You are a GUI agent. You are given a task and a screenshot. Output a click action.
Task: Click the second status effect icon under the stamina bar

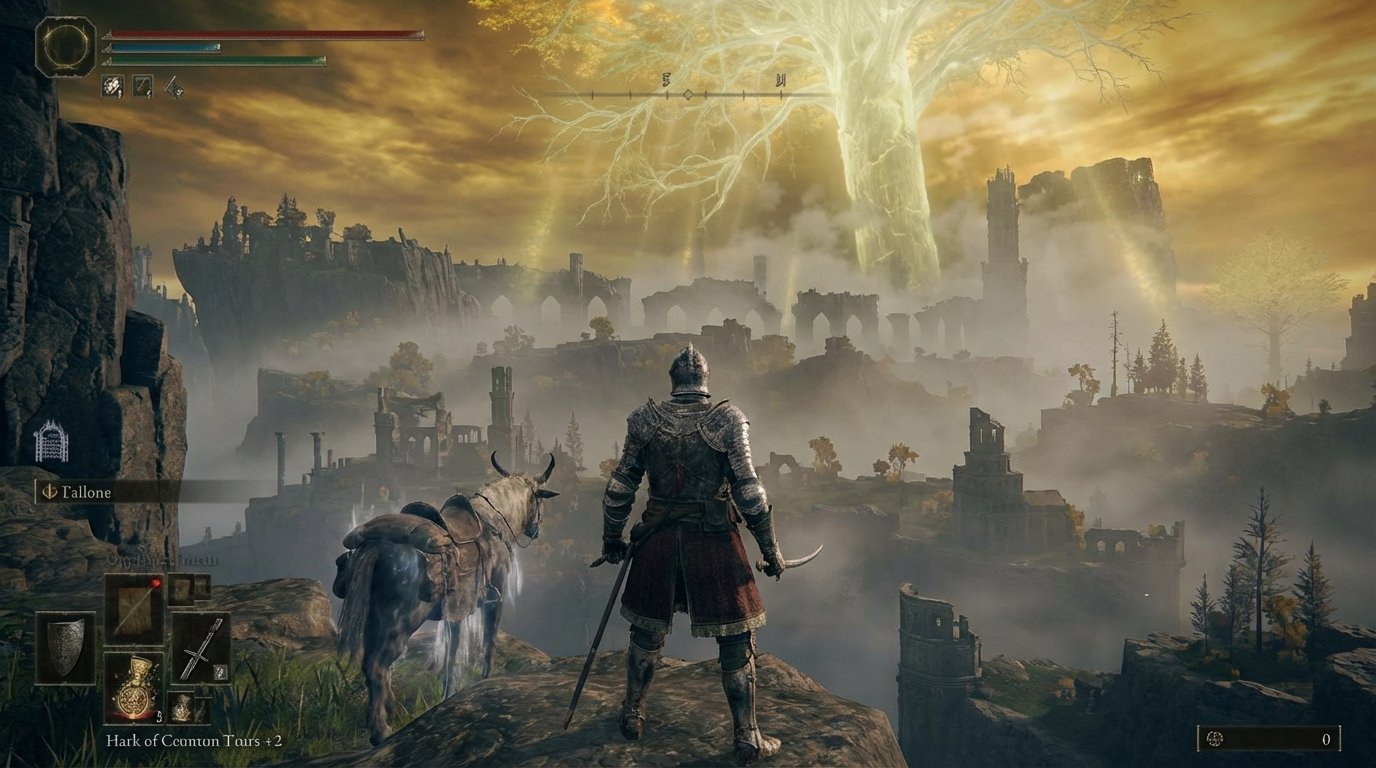142,86
